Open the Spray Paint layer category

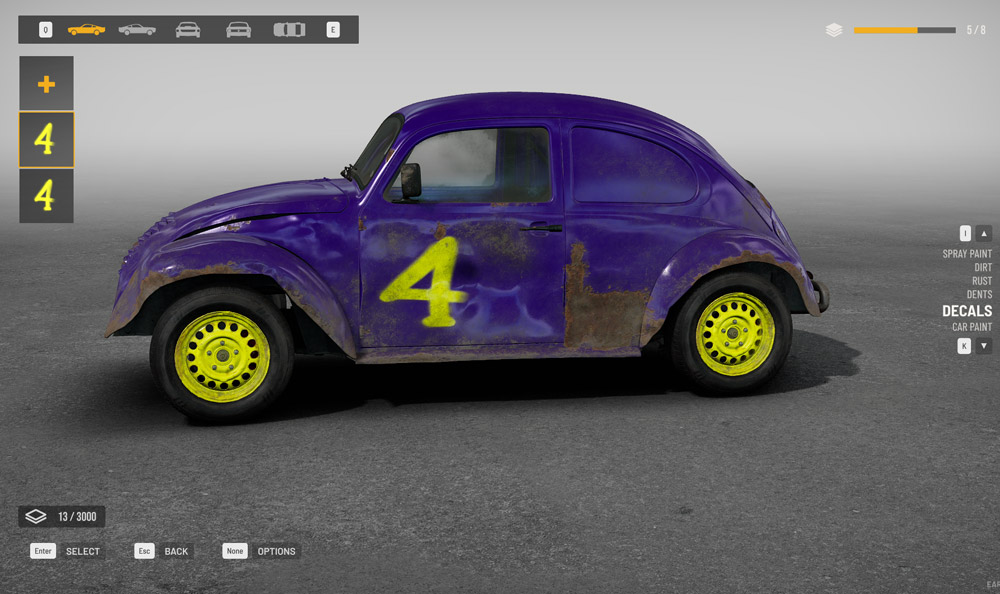tap(967, 254)
